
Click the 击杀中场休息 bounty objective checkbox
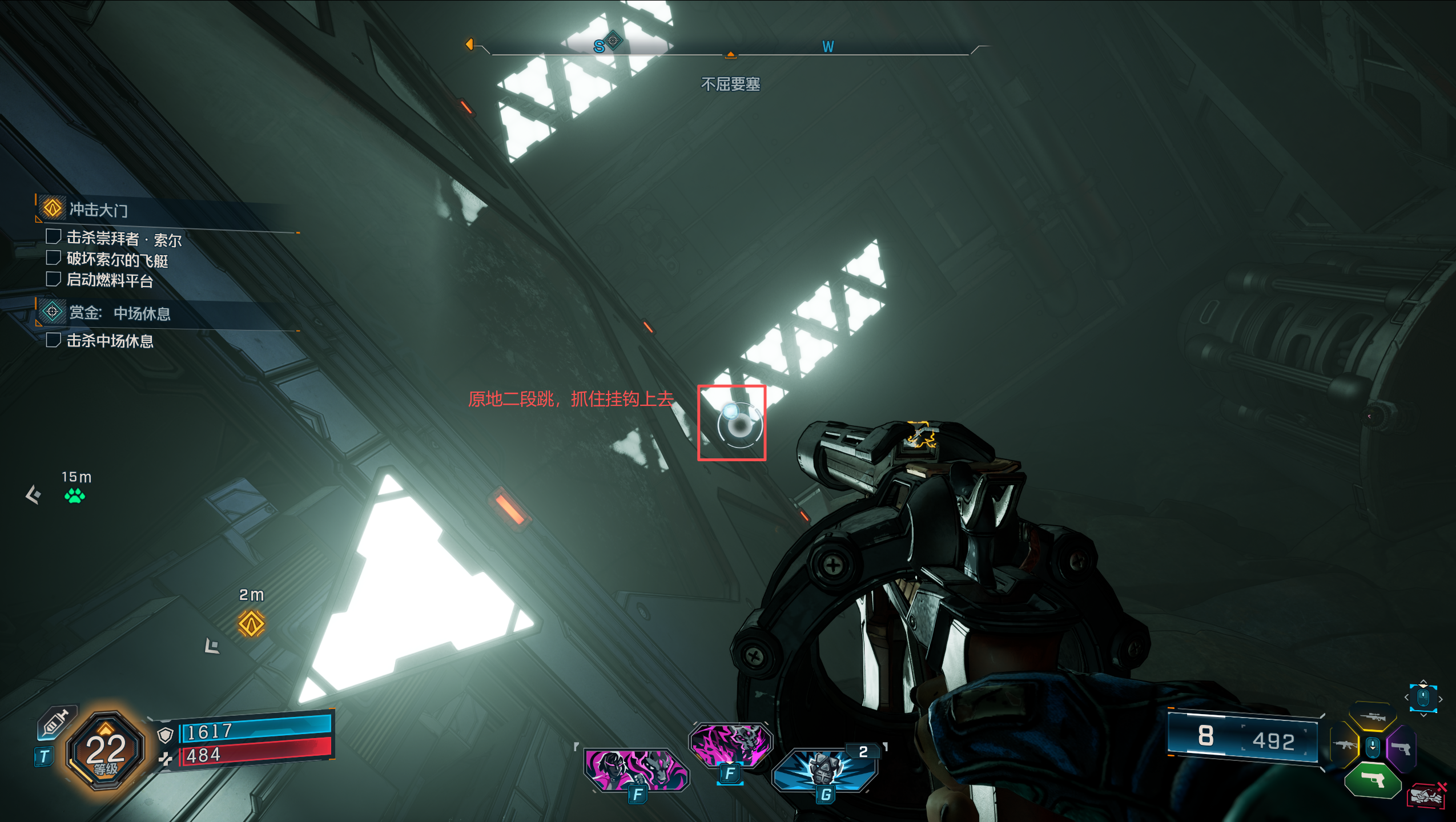[x=53, y=340]
